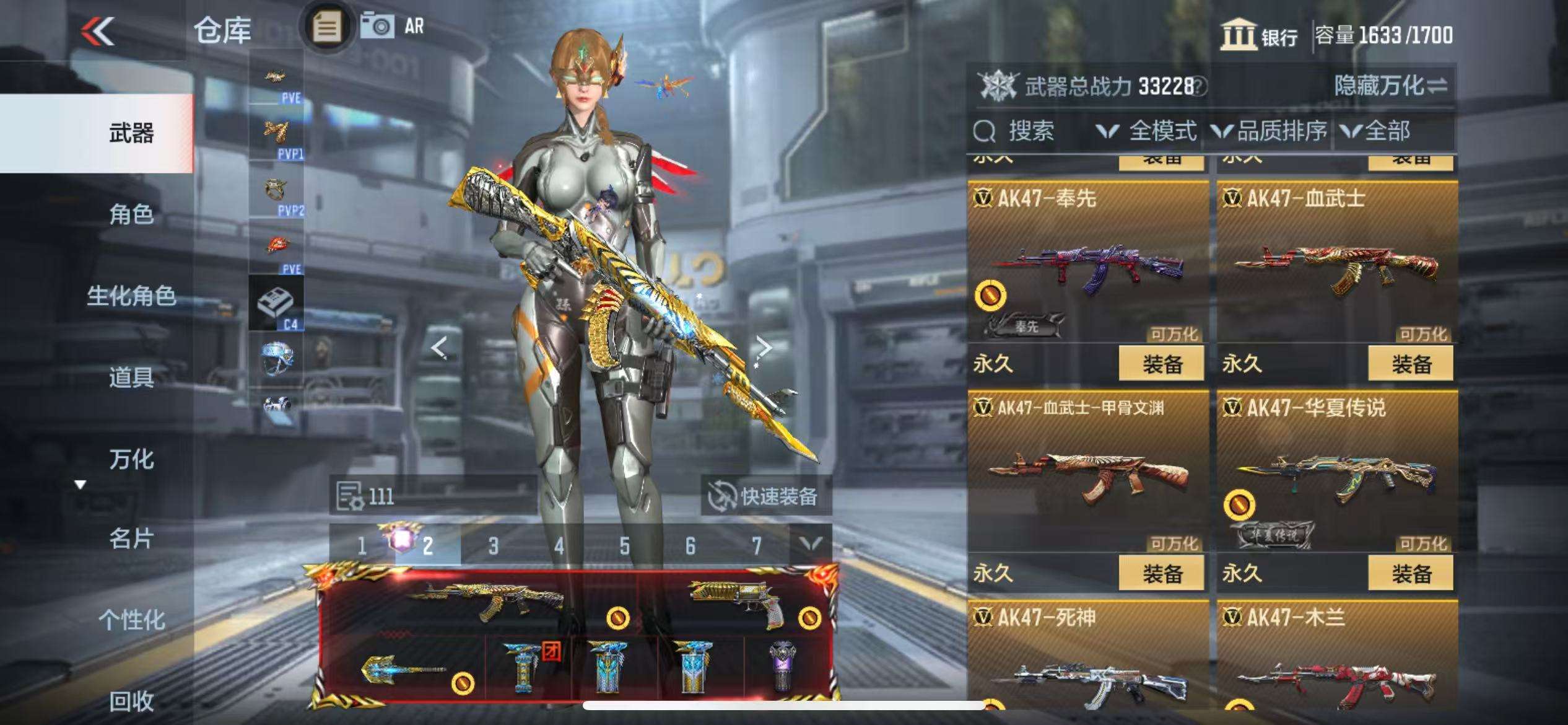Equip the AK47-华夏传说 rifle

pos(1410,573)
